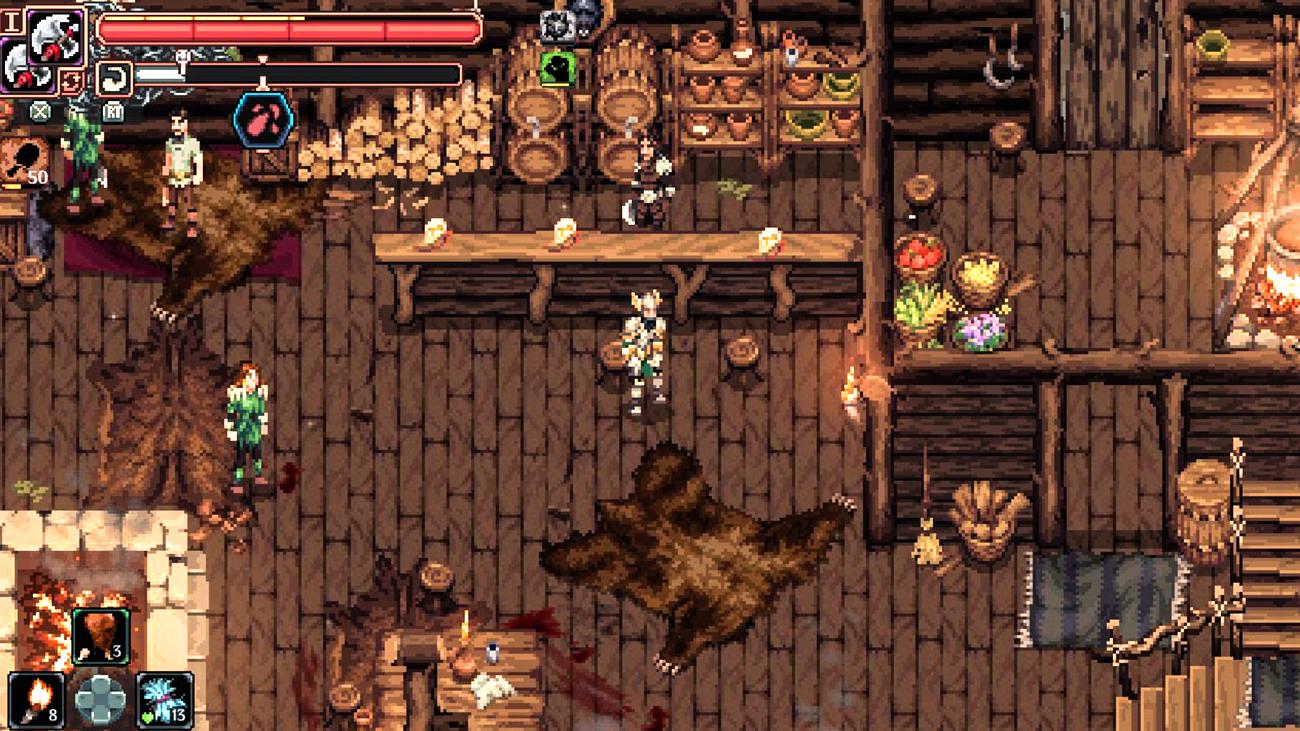
Task: Select the blue ice crystal item slot
Action: click(x=165, y=698)
